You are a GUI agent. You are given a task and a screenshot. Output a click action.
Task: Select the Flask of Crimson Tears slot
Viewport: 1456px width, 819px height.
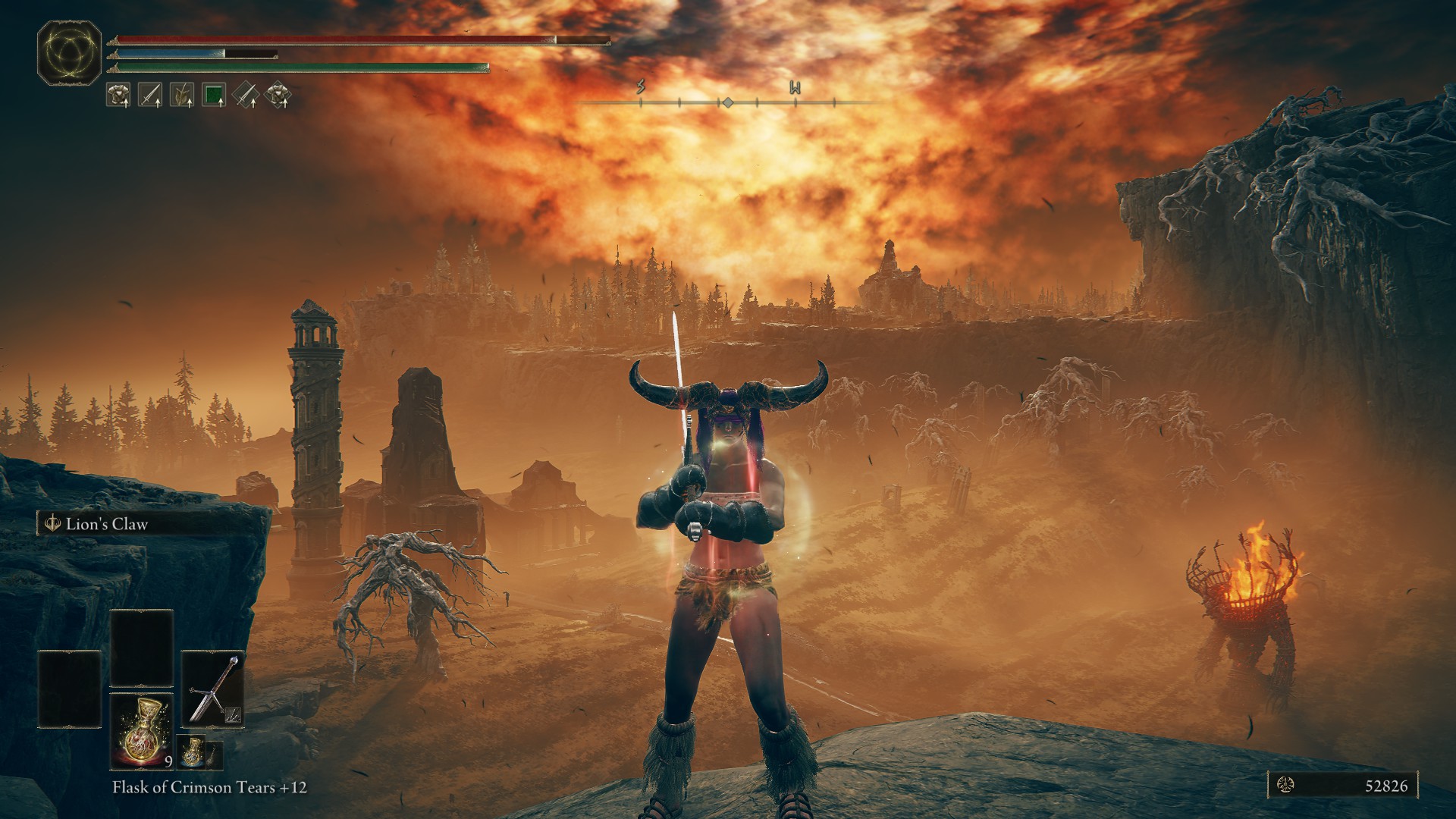142,731
